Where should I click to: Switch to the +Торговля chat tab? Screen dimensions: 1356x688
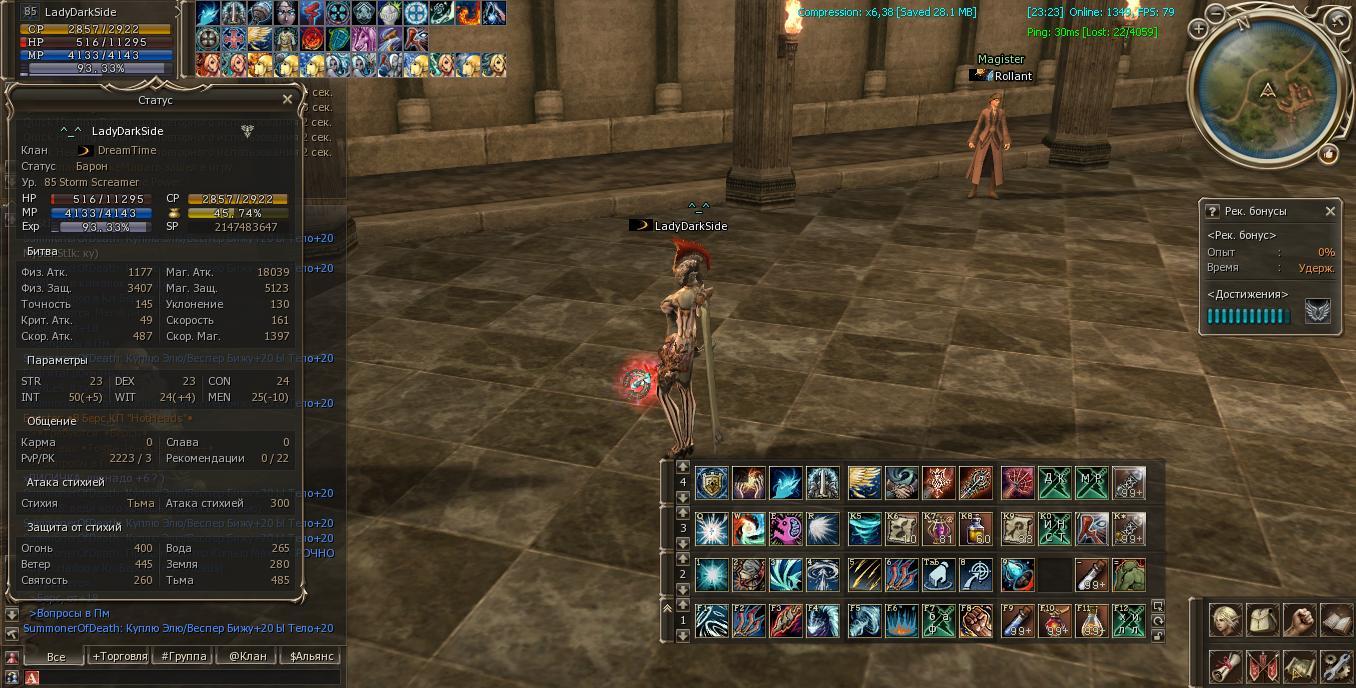(x=119, y=656)
